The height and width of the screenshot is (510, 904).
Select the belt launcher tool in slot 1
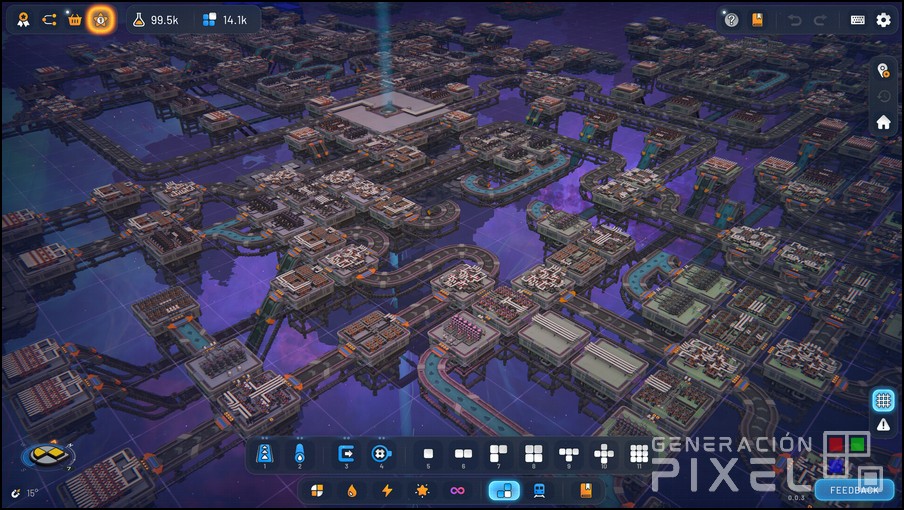pos(266,454)
